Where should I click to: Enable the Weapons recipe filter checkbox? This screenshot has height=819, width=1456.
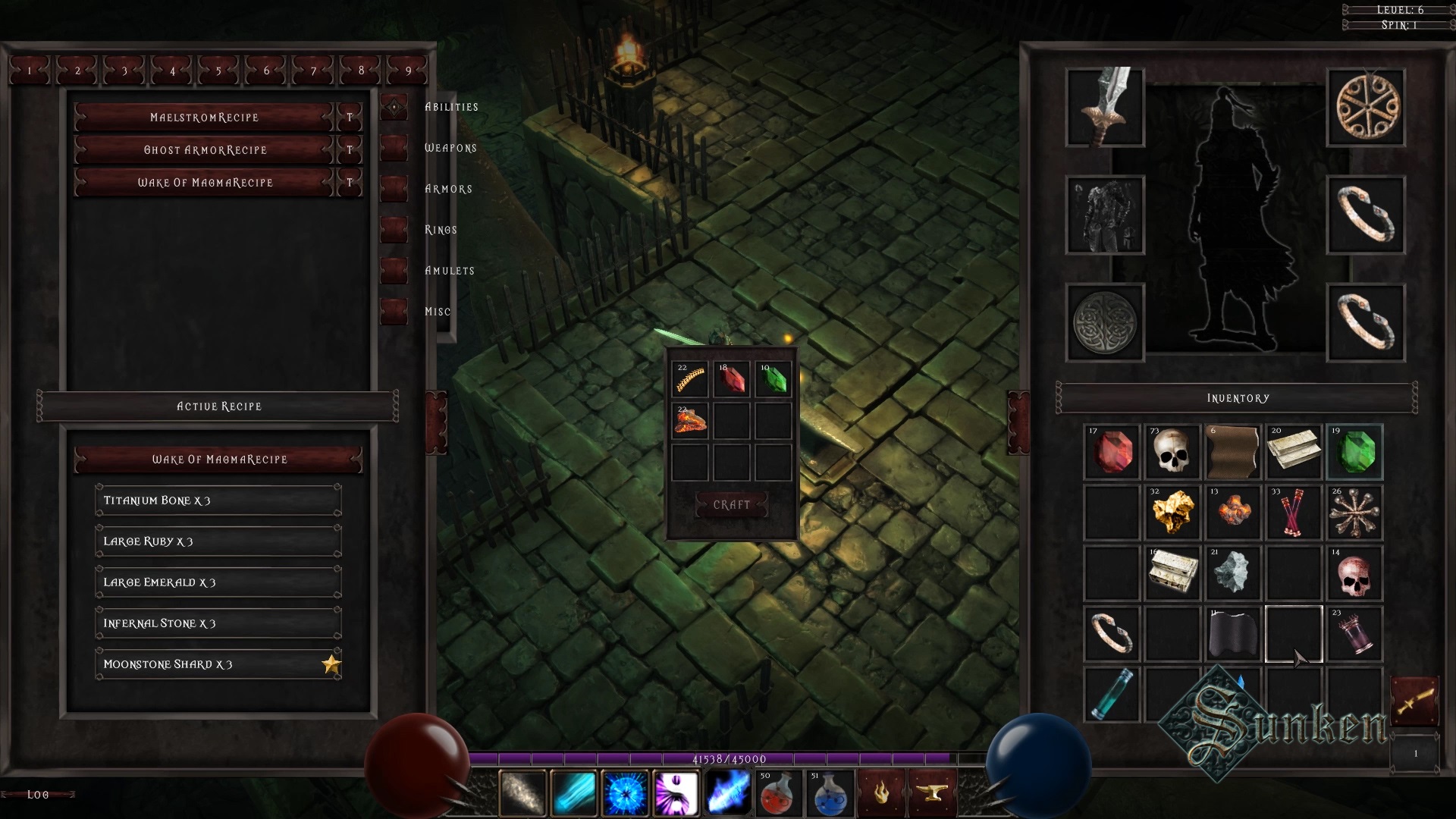[x=394, y=148]
